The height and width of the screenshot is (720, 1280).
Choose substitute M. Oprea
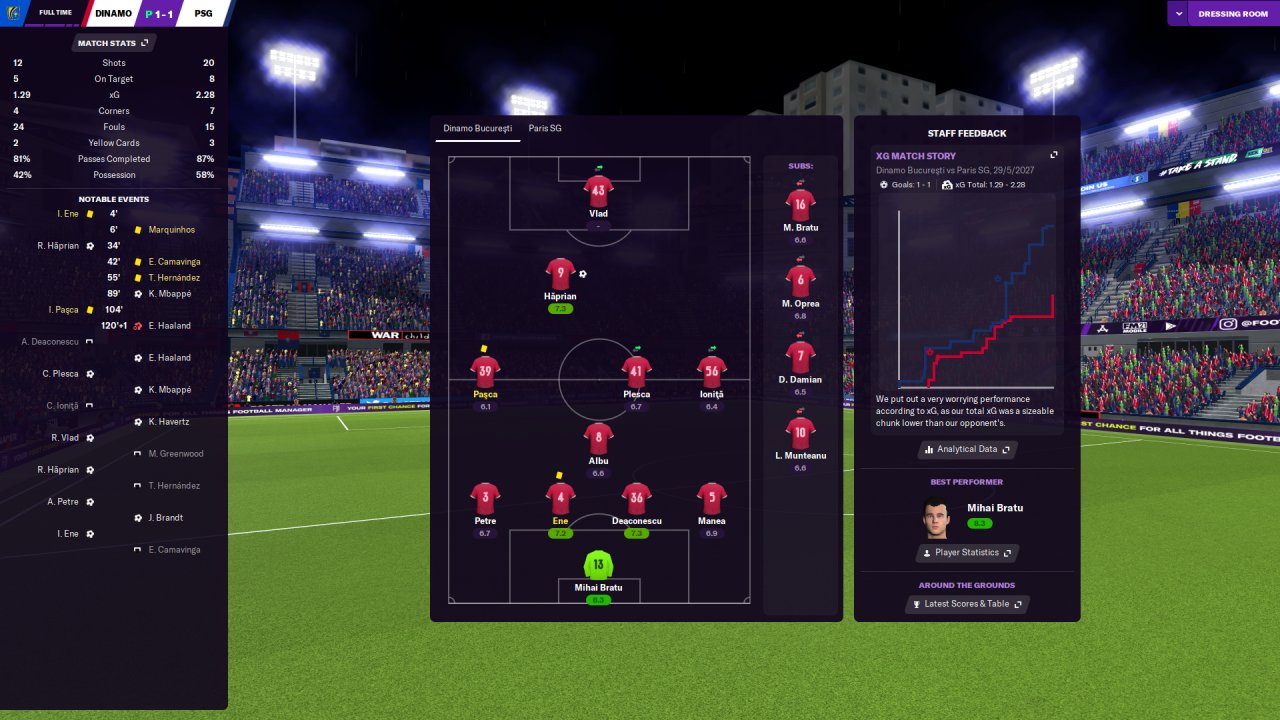pyautogui.click(x=800, y=281)
